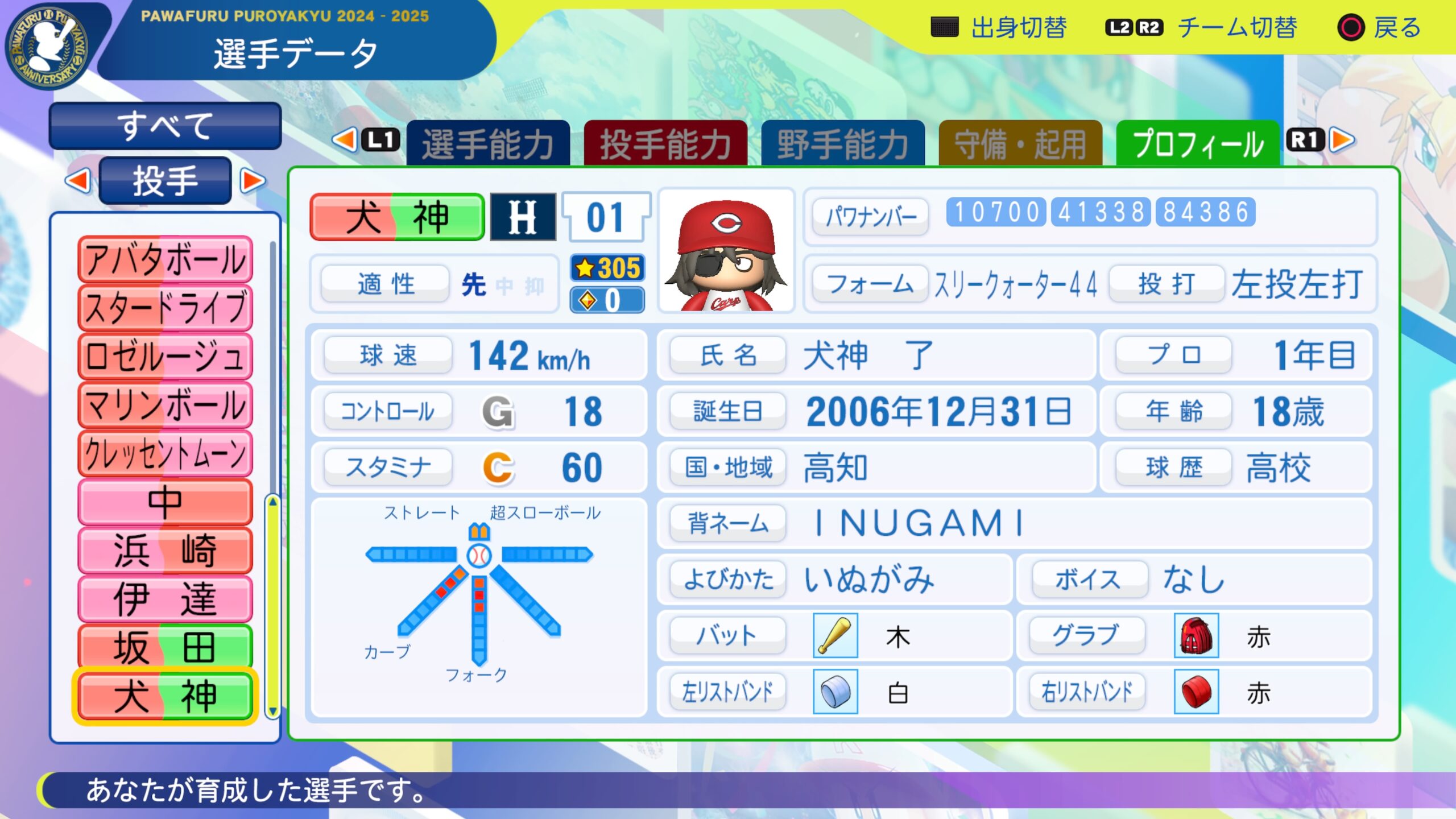The height and width of the screenshot is (819, 1456).
Task: Click the left arrow beside 投手
Action: point(78,181)
